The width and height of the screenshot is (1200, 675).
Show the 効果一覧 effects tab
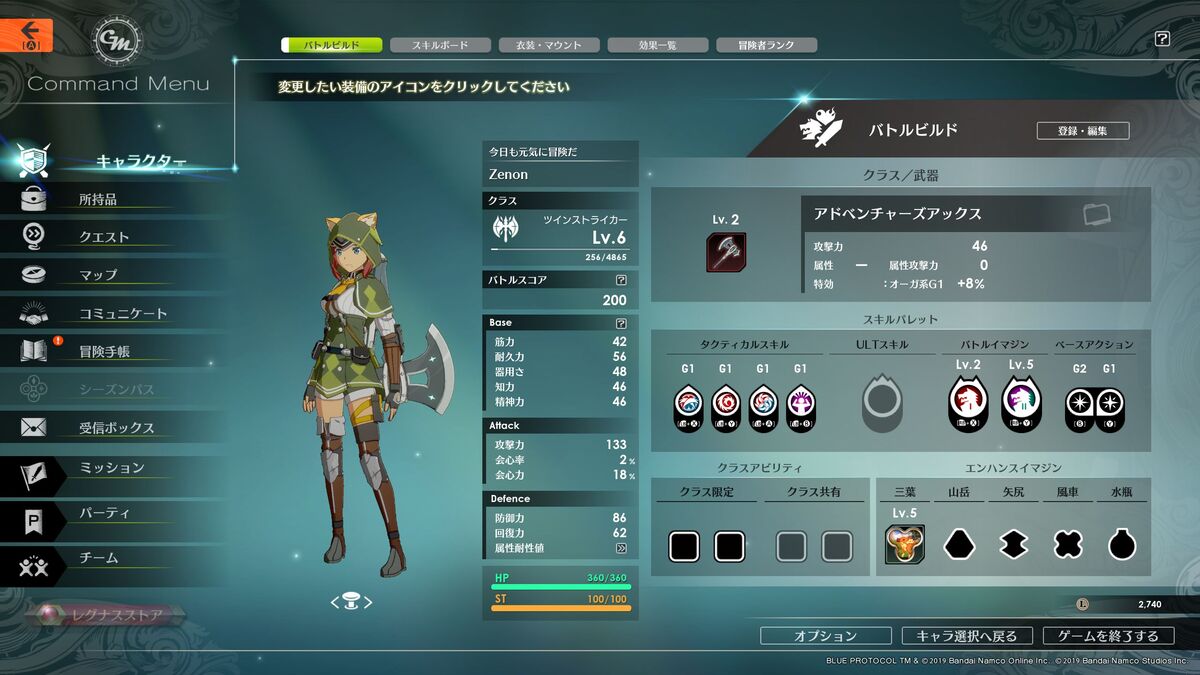[658, 45]
